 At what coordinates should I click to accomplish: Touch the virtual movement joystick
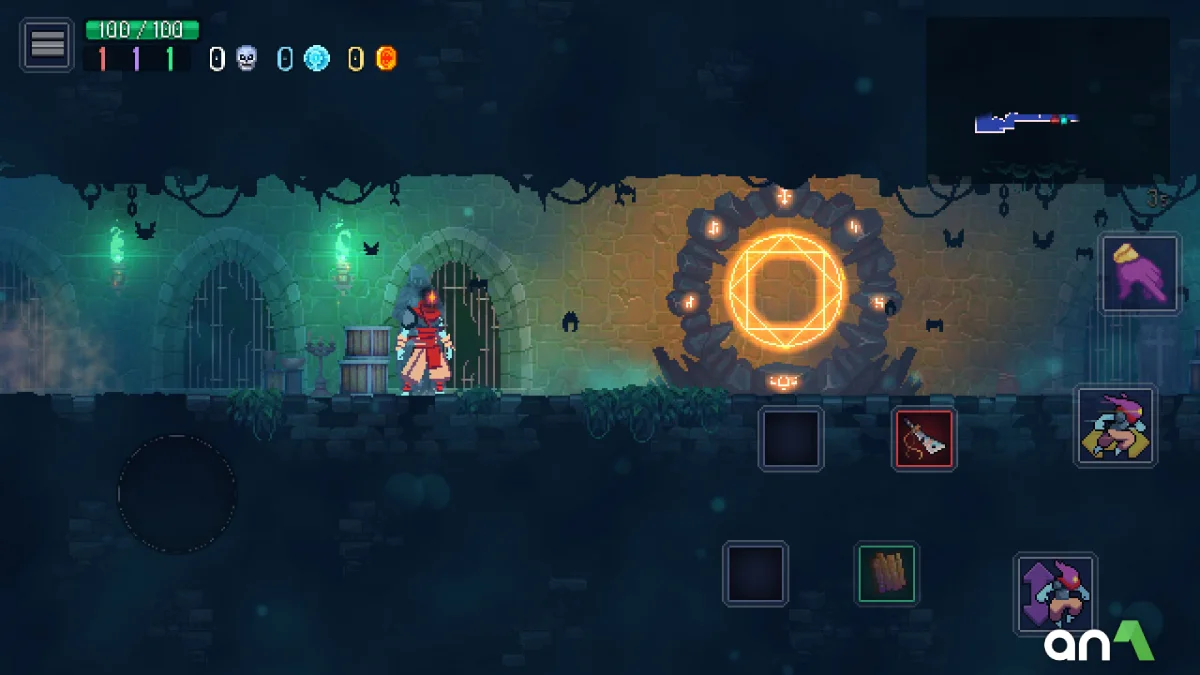[177, 493]
